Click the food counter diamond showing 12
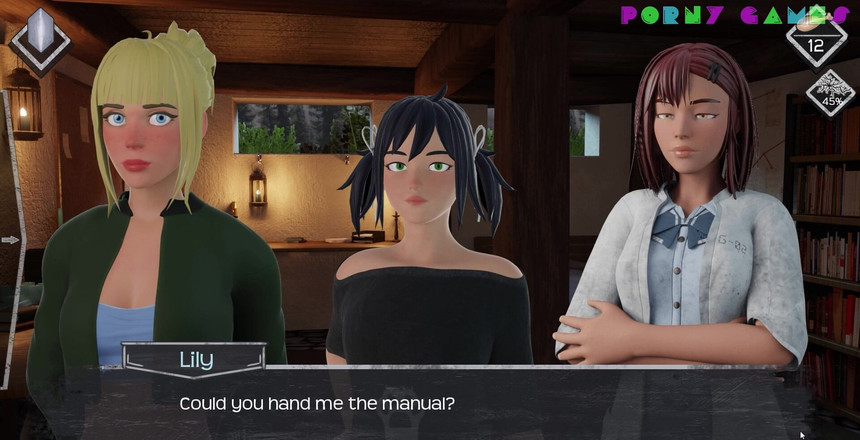The height and width of the screenshot is (440, 860). pyautogui.click(x=816, y=40)
